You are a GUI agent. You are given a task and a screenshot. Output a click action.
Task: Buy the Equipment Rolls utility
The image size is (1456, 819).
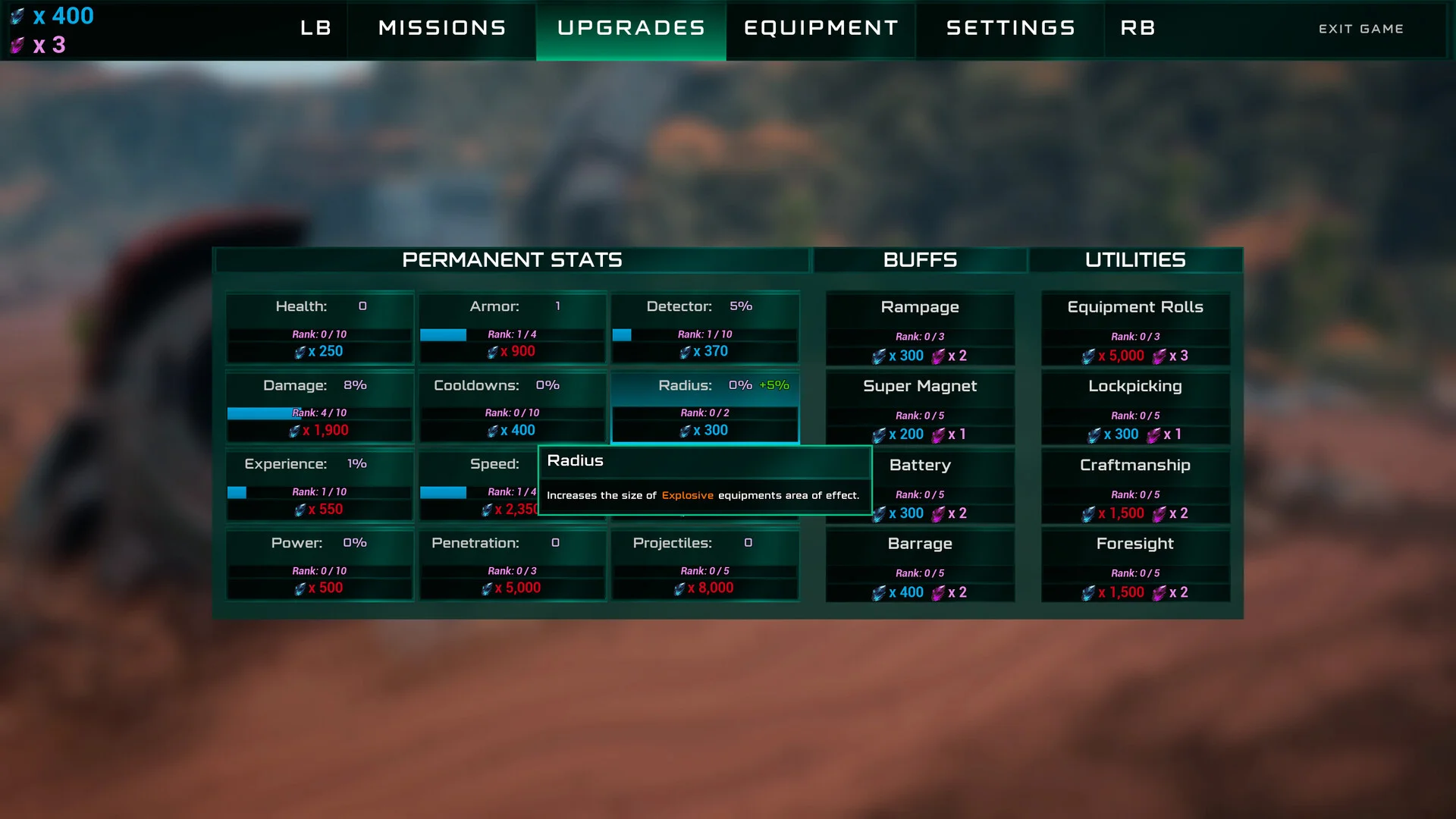point(1135,330)
